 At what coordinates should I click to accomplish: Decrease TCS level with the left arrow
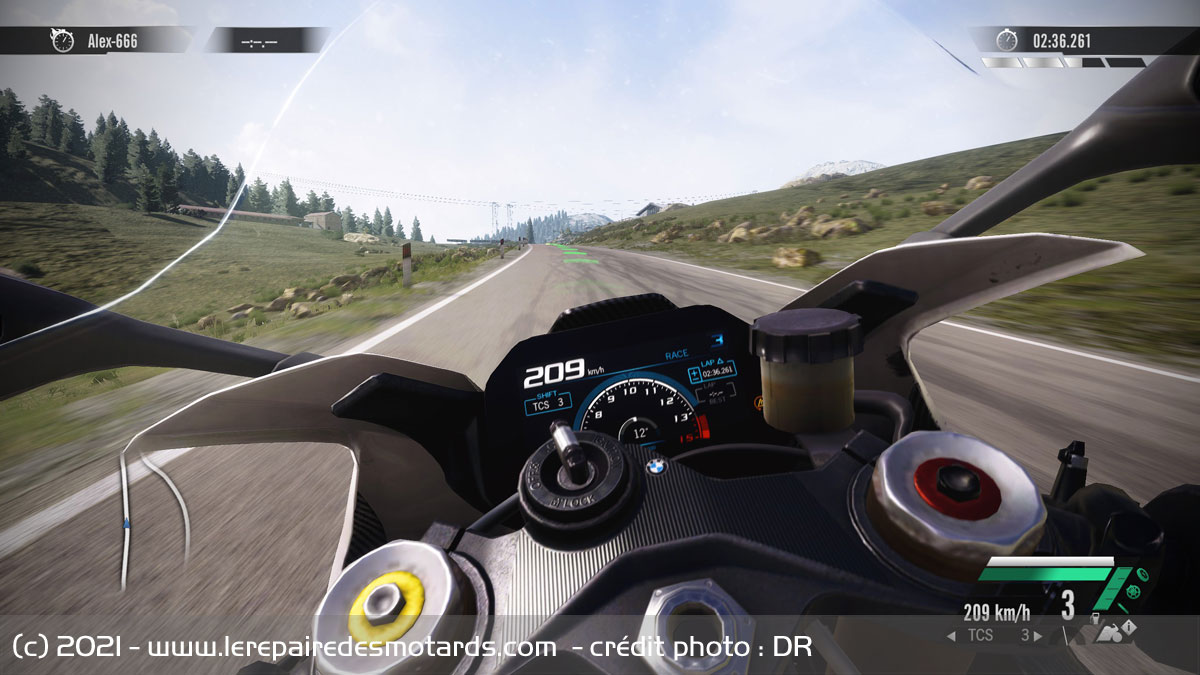click(950, 635)
